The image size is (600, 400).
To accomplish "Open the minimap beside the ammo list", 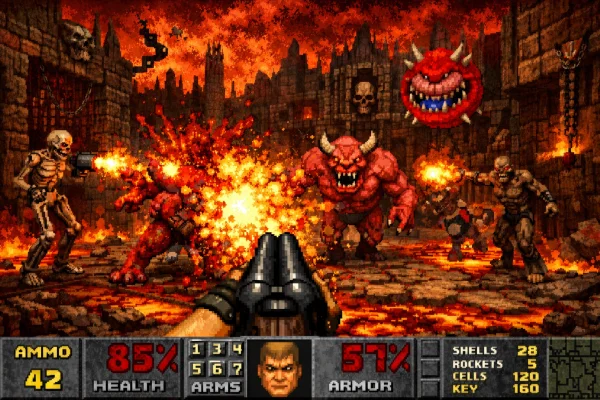I will [573, 367].
